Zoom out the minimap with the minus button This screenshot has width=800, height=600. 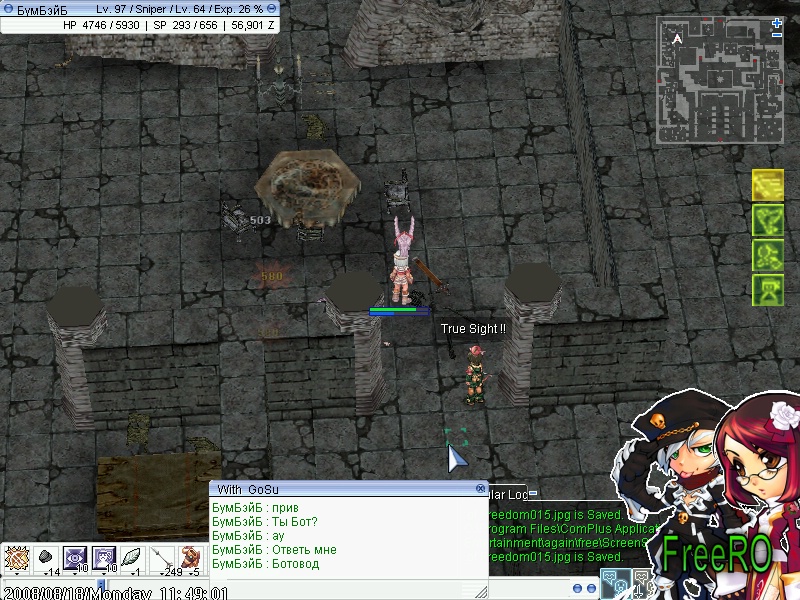click(777, 35)
